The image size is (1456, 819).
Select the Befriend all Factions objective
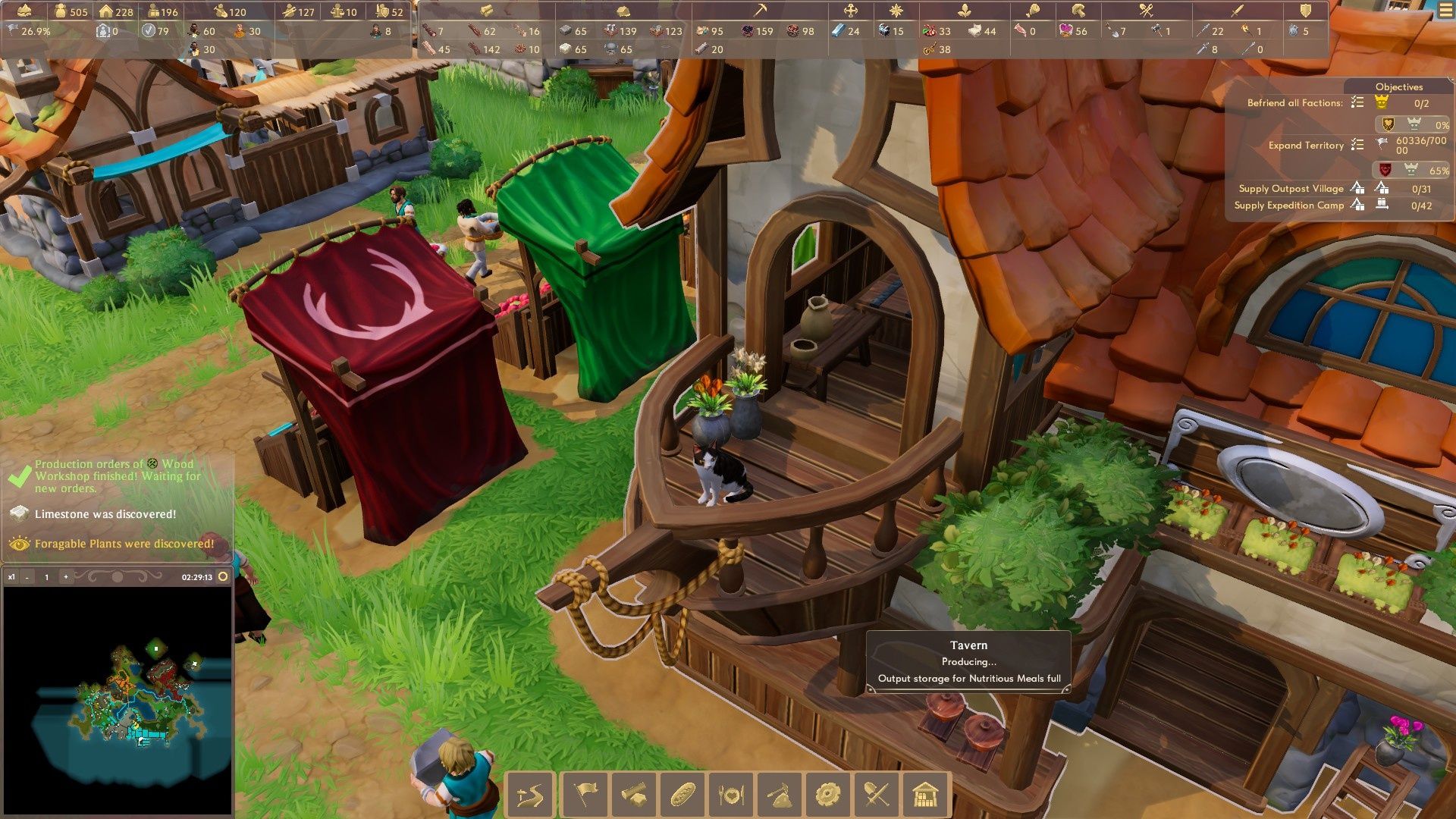pos(1294,103)
